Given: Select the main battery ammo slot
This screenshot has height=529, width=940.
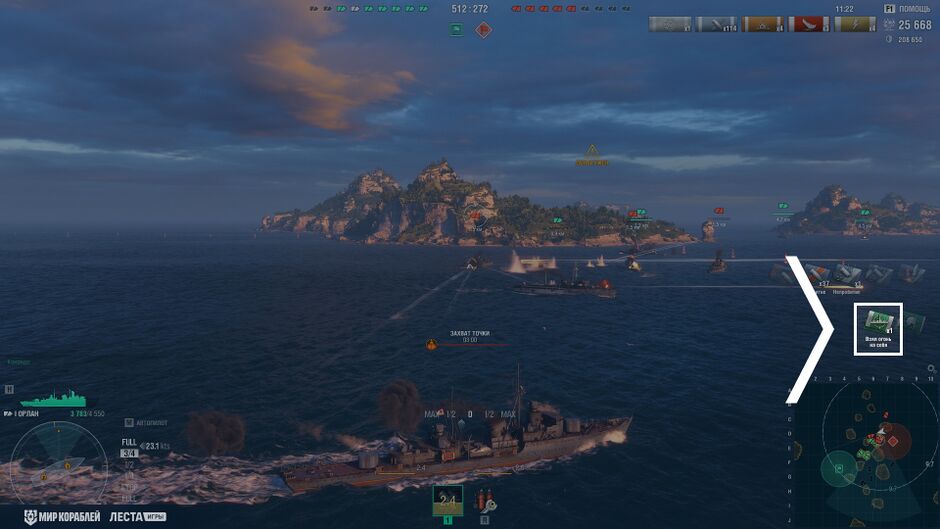Looking at the screenshot, I should click(x=448, y=500).
